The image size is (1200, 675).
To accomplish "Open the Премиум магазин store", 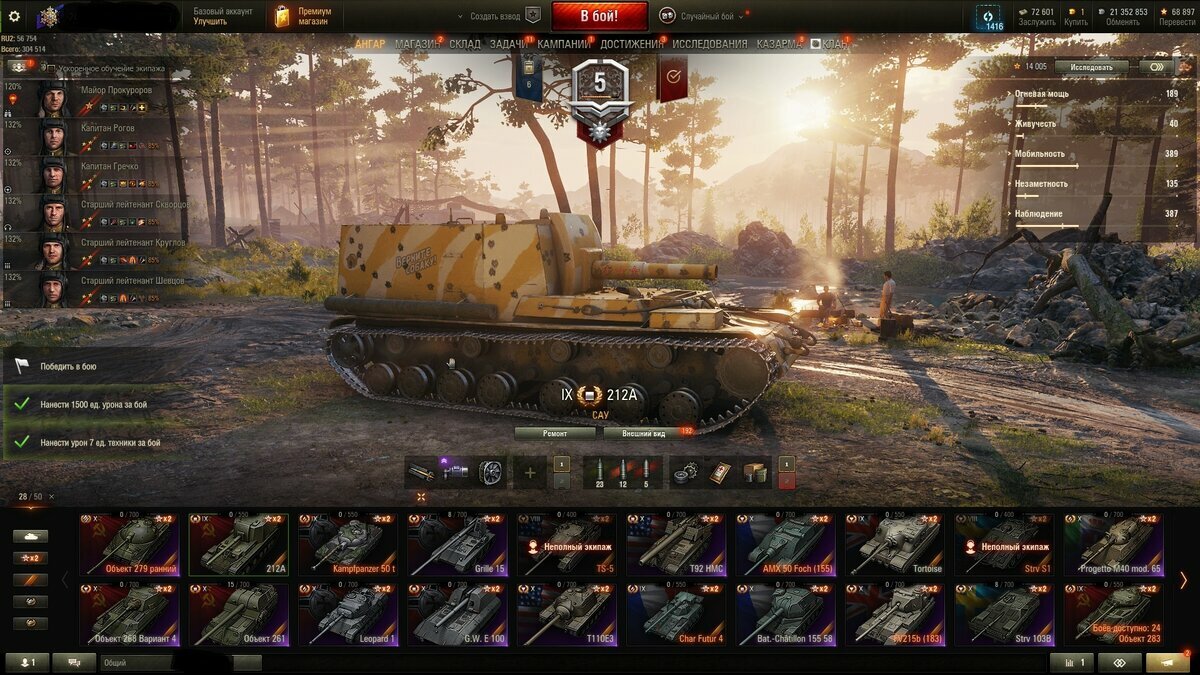I will [x=296, y=16].
